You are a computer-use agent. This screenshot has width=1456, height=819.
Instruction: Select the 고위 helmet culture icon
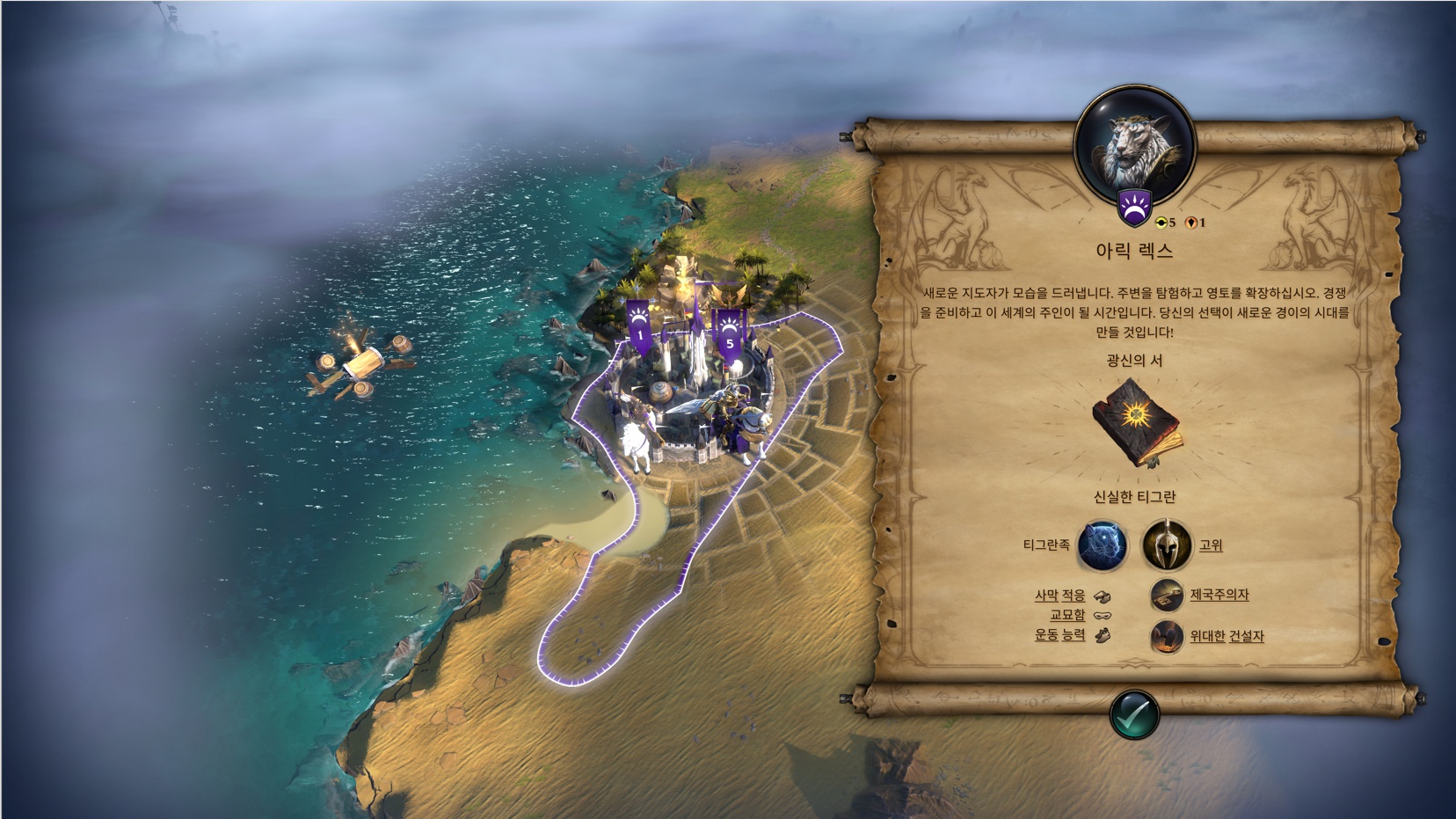(x=1167, y=545)
